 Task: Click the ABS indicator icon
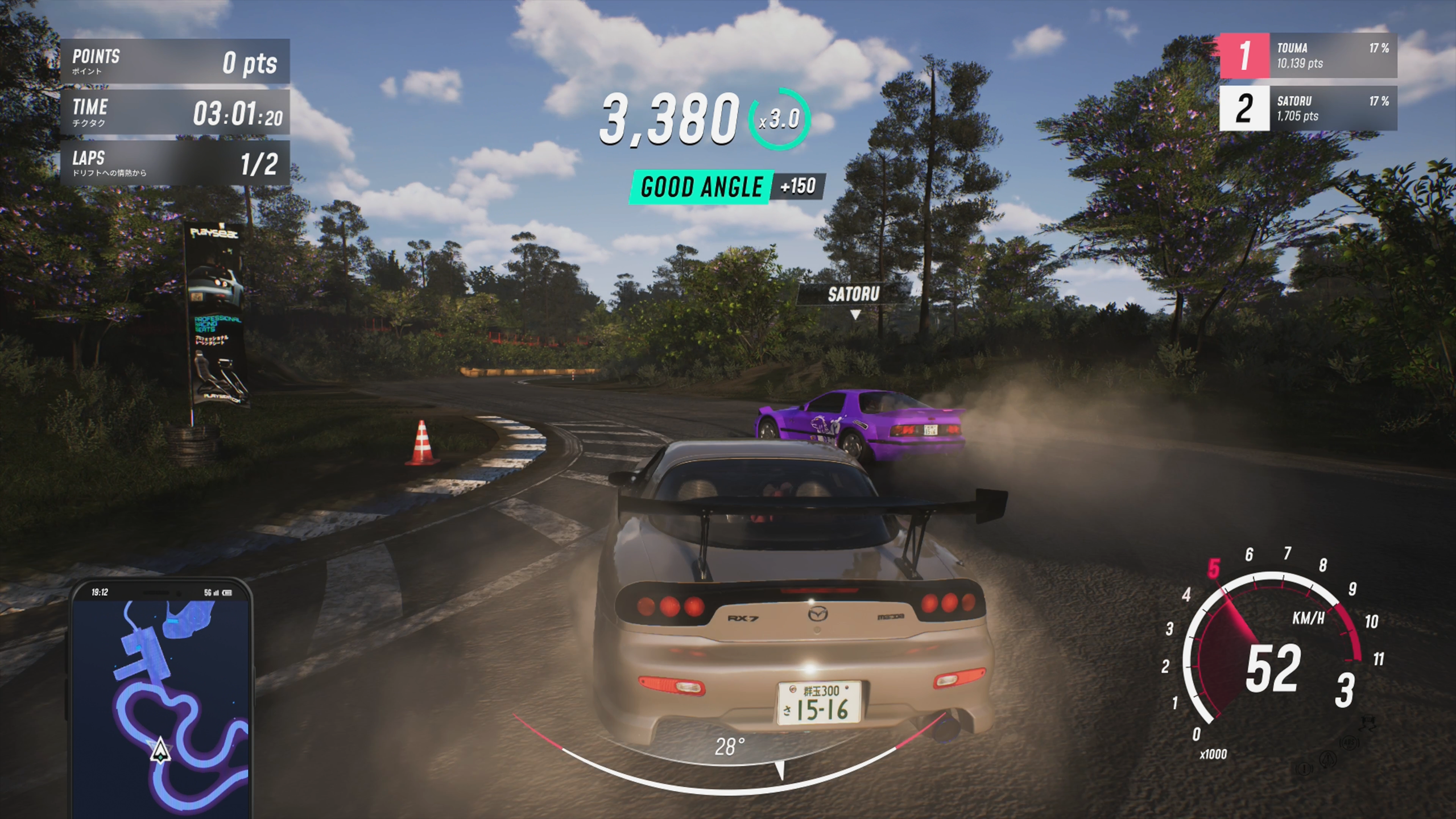click(1349, 743)
